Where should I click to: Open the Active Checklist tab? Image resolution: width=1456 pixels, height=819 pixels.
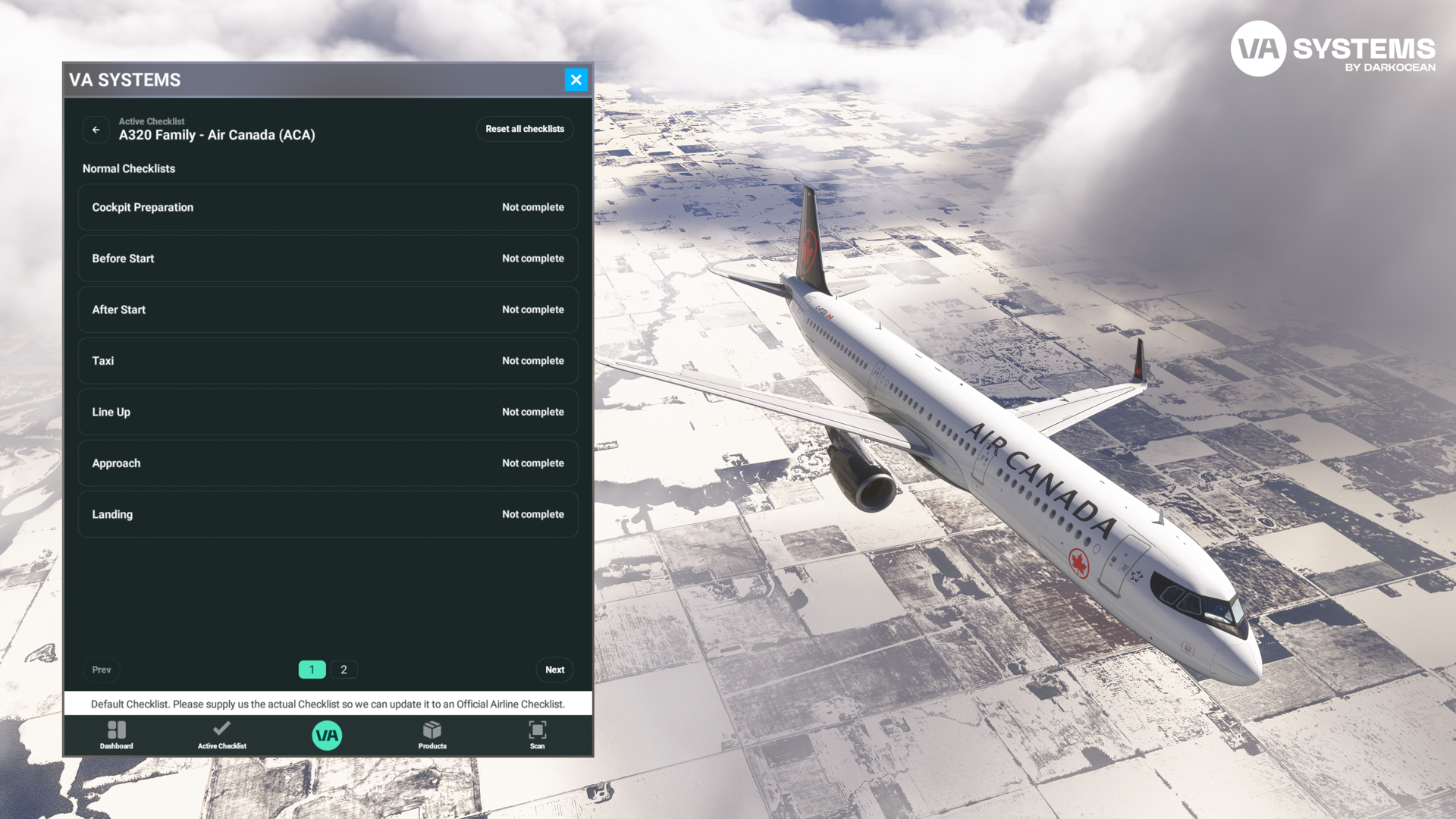coord(221,735)
